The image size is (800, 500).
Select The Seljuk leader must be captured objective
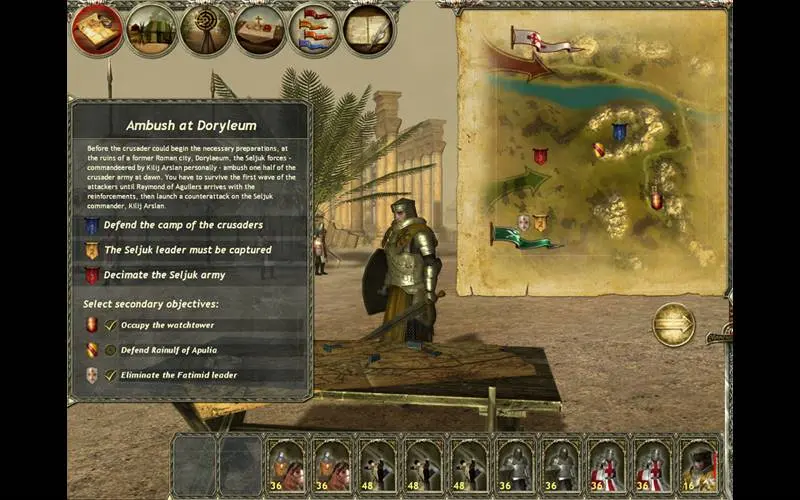pos(187,250)
